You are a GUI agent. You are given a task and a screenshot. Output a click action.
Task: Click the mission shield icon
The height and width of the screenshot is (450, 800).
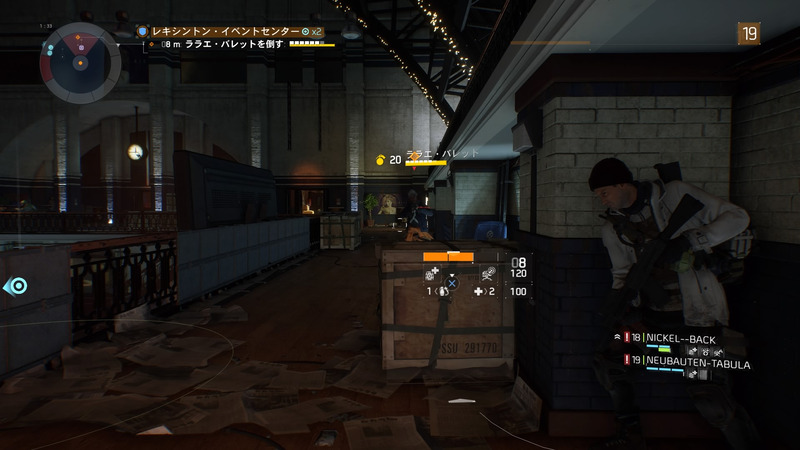(x=143, y=32)
